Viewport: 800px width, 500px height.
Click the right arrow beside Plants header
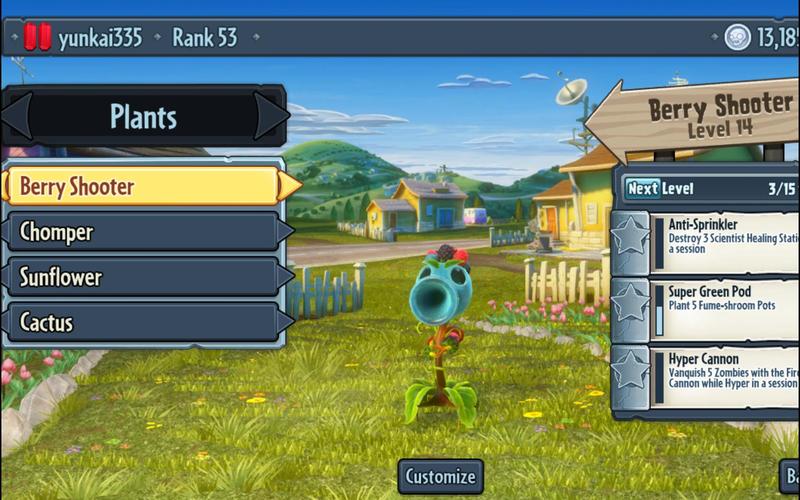pyautogui.click(x=271, y=117)
